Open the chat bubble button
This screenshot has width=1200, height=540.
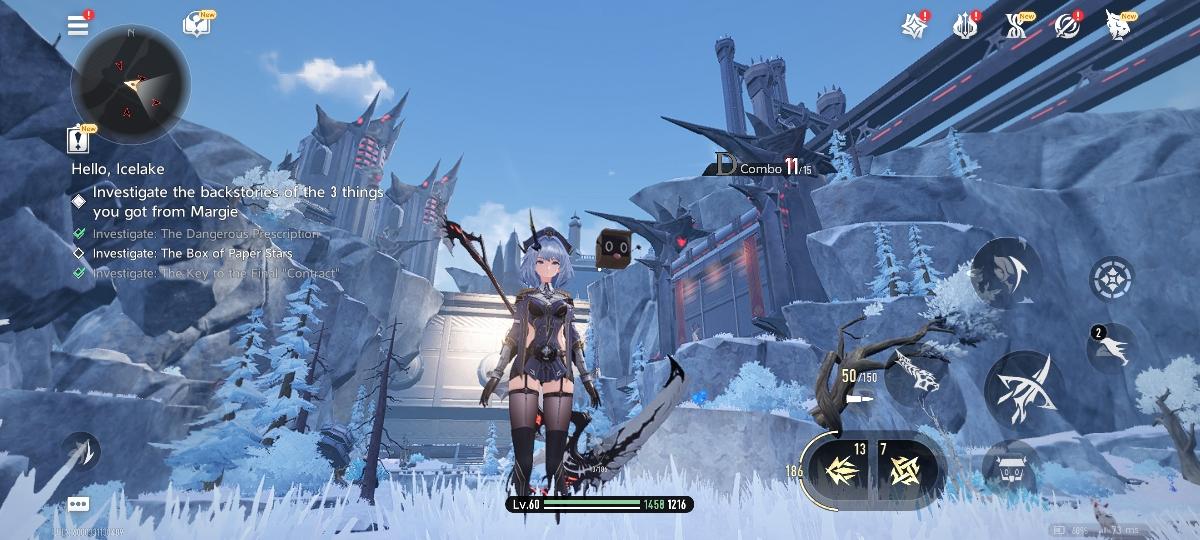click(x=79, y=504)
